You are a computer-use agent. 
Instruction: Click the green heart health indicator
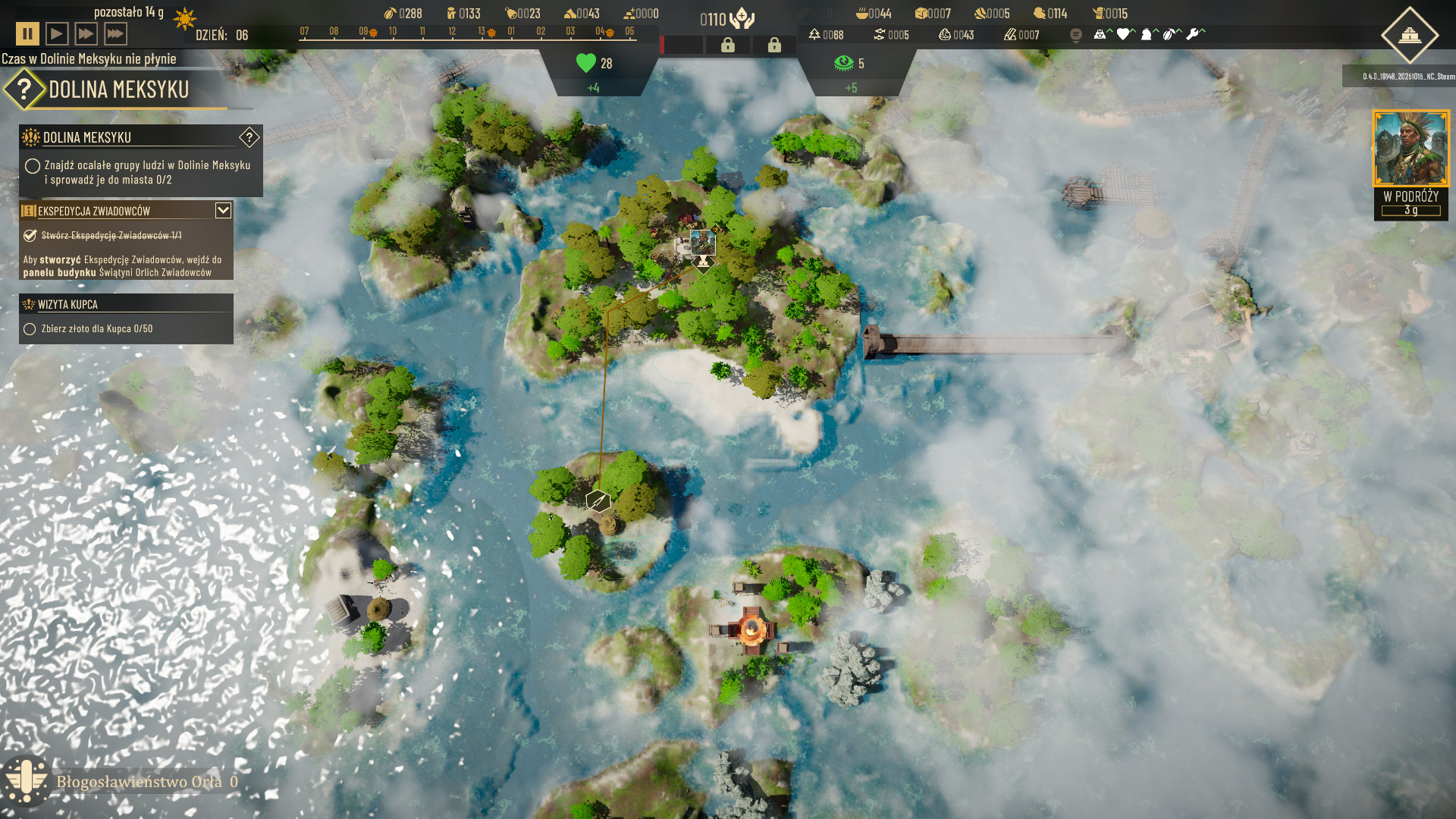[x=586, y=63]
